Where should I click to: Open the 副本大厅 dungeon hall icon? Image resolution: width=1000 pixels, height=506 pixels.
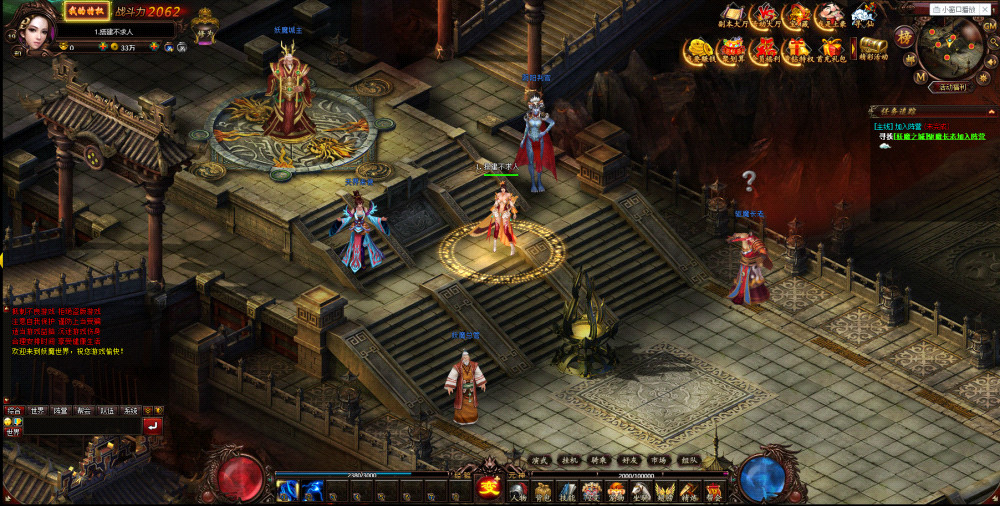point(735,15)
